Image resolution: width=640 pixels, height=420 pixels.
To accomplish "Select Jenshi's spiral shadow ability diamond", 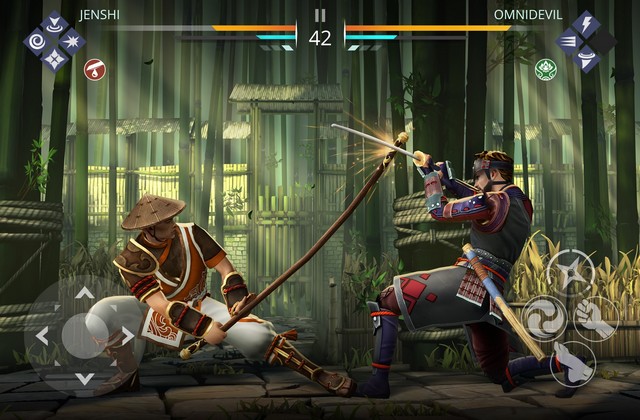I will coord(38,42).
